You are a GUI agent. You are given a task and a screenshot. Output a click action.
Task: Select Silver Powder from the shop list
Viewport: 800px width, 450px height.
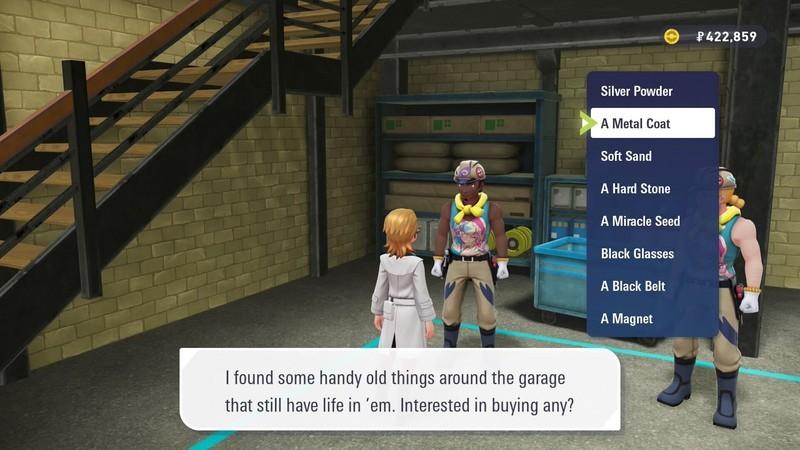pyautogui.click(x=637, y=91)
